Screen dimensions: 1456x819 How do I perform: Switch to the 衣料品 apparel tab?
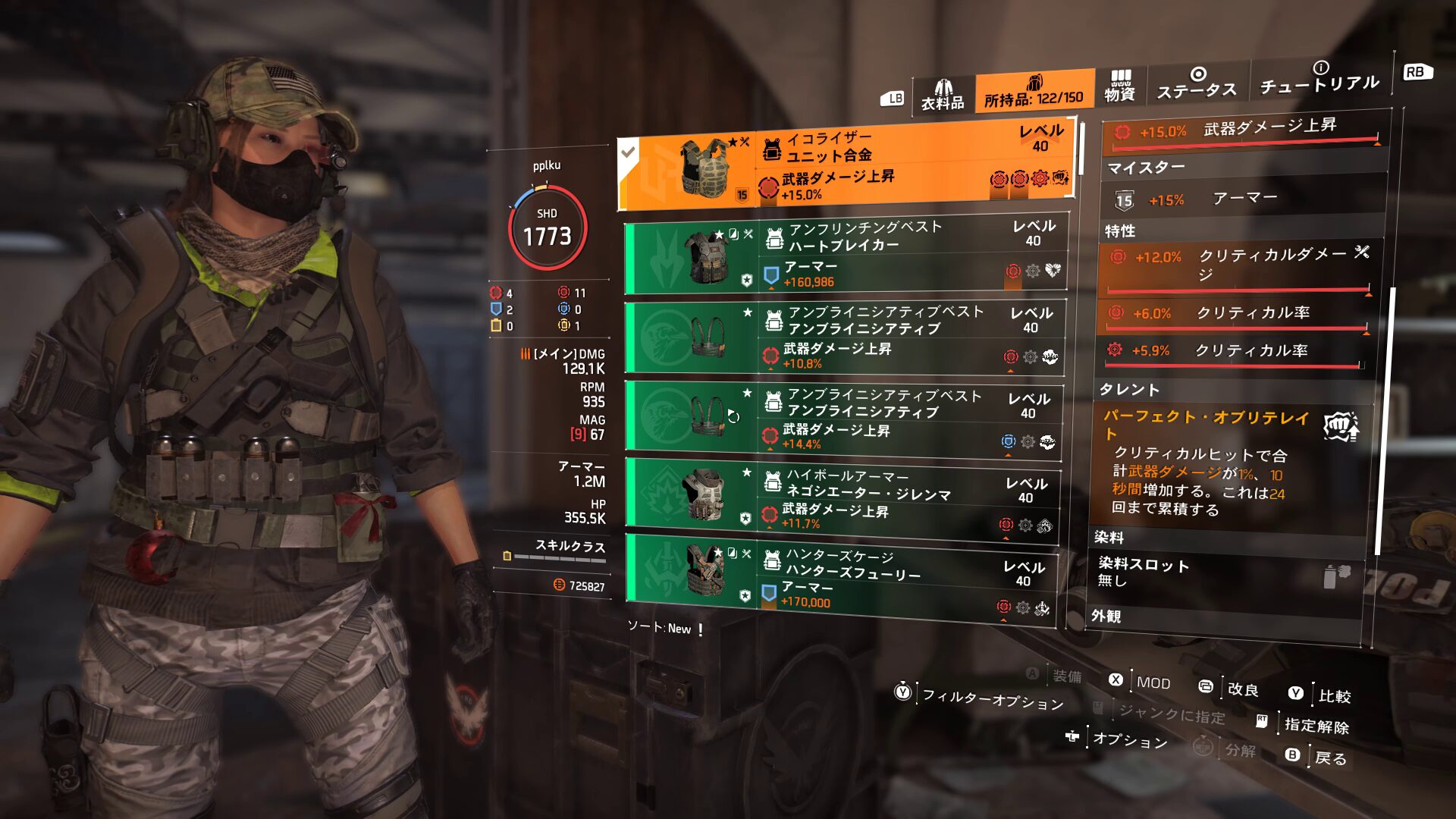point(943,96)
